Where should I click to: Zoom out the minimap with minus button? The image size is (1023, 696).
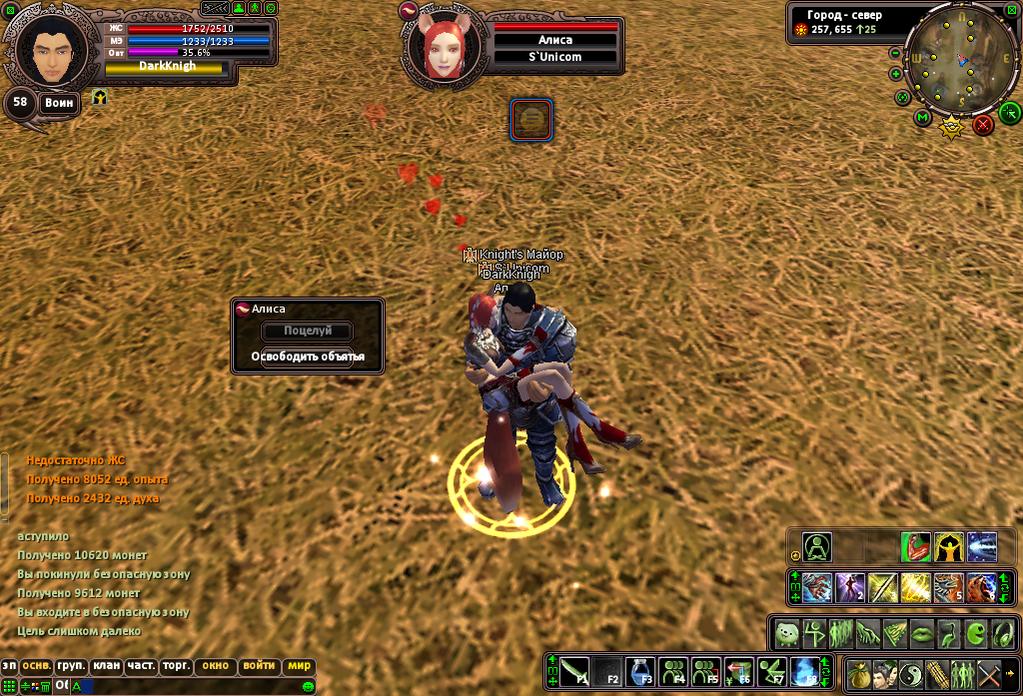(x=895, y=52)
